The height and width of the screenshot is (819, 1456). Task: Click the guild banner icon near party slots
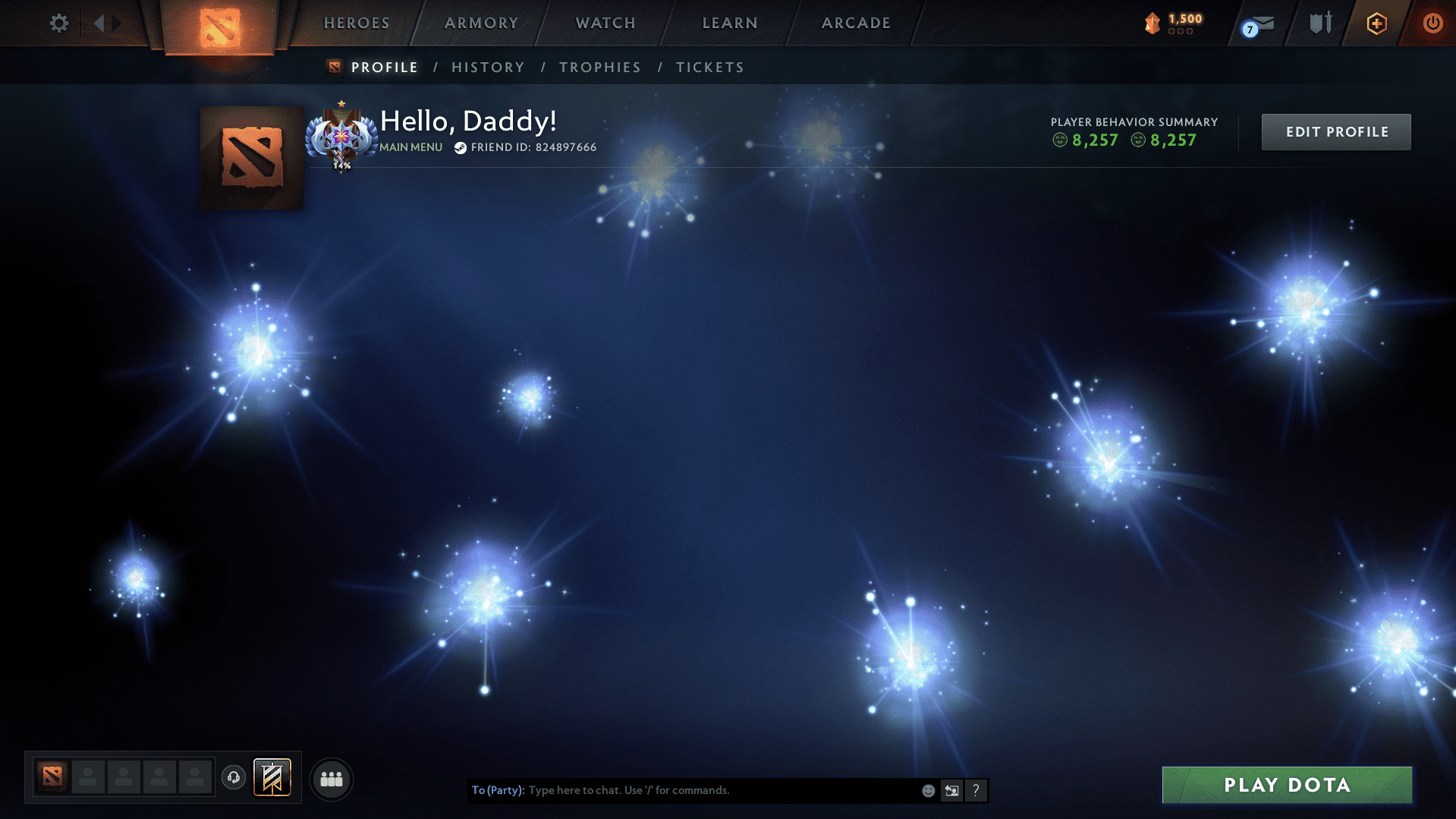(x=273, y=777)
